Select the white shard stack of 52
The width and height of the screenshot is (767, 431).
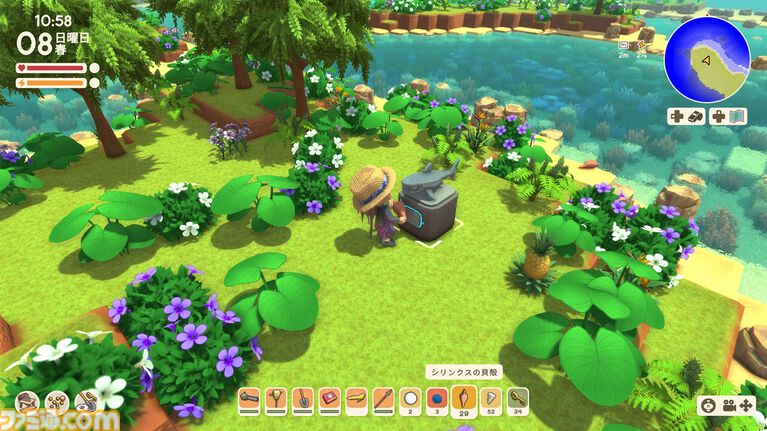click(490, 401)
